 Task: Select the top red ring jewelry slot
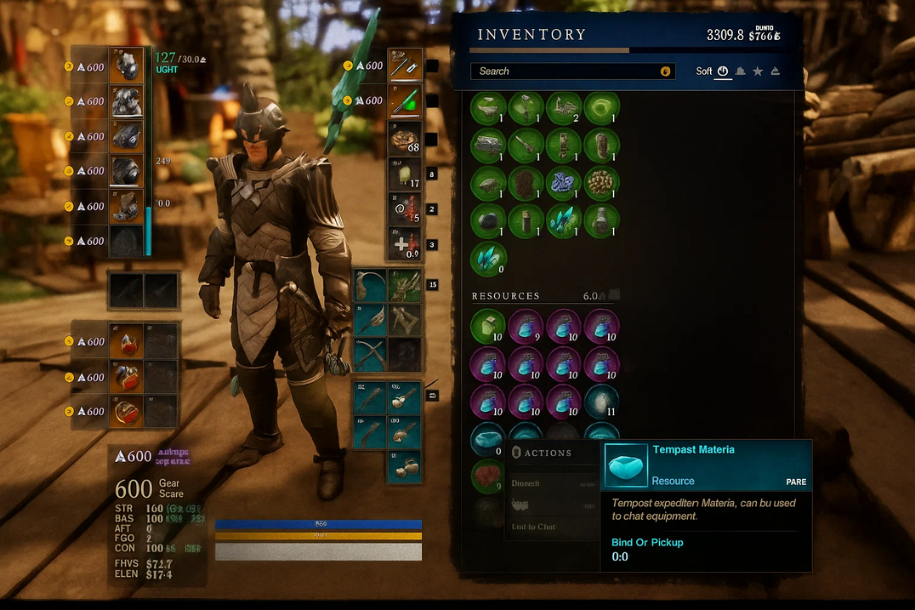pos(126,341)
